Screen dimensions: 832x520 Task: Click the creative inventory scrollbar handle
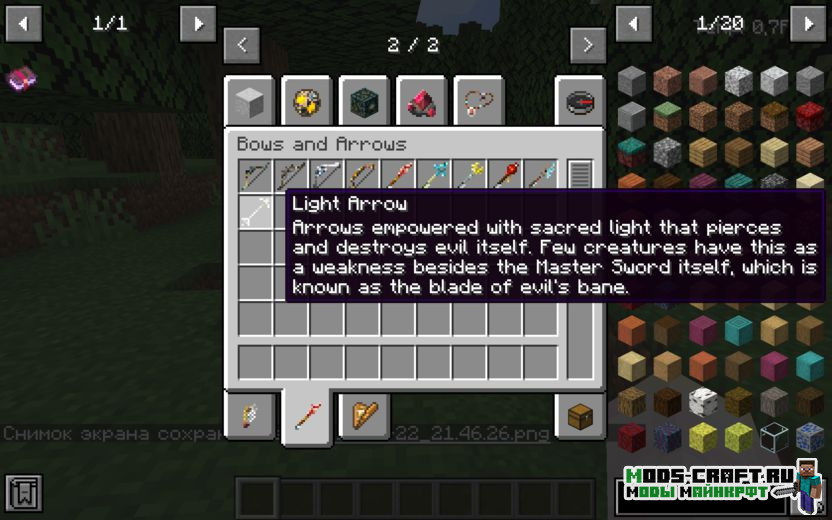(580, 176)
